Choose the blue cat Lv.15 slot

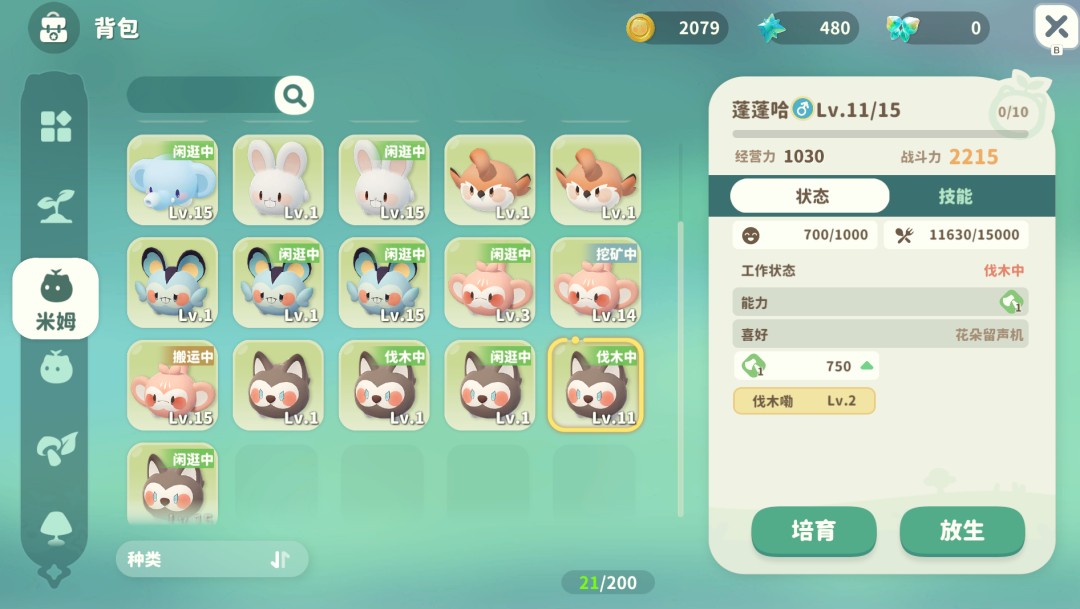click(384, 283)
